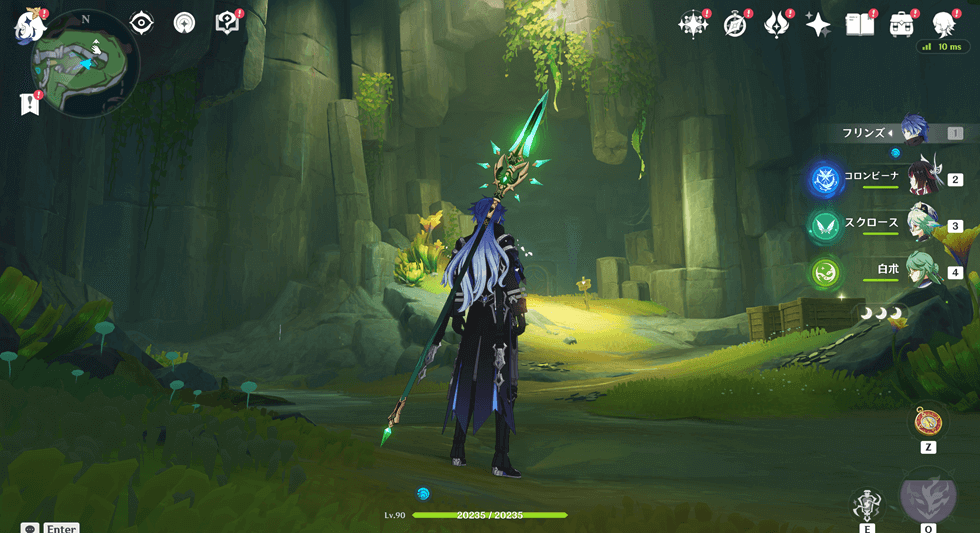Viewport: 980px width, 533px height.
Task: Activate the lantern elemental skill icon
Action: pos(866,505)
